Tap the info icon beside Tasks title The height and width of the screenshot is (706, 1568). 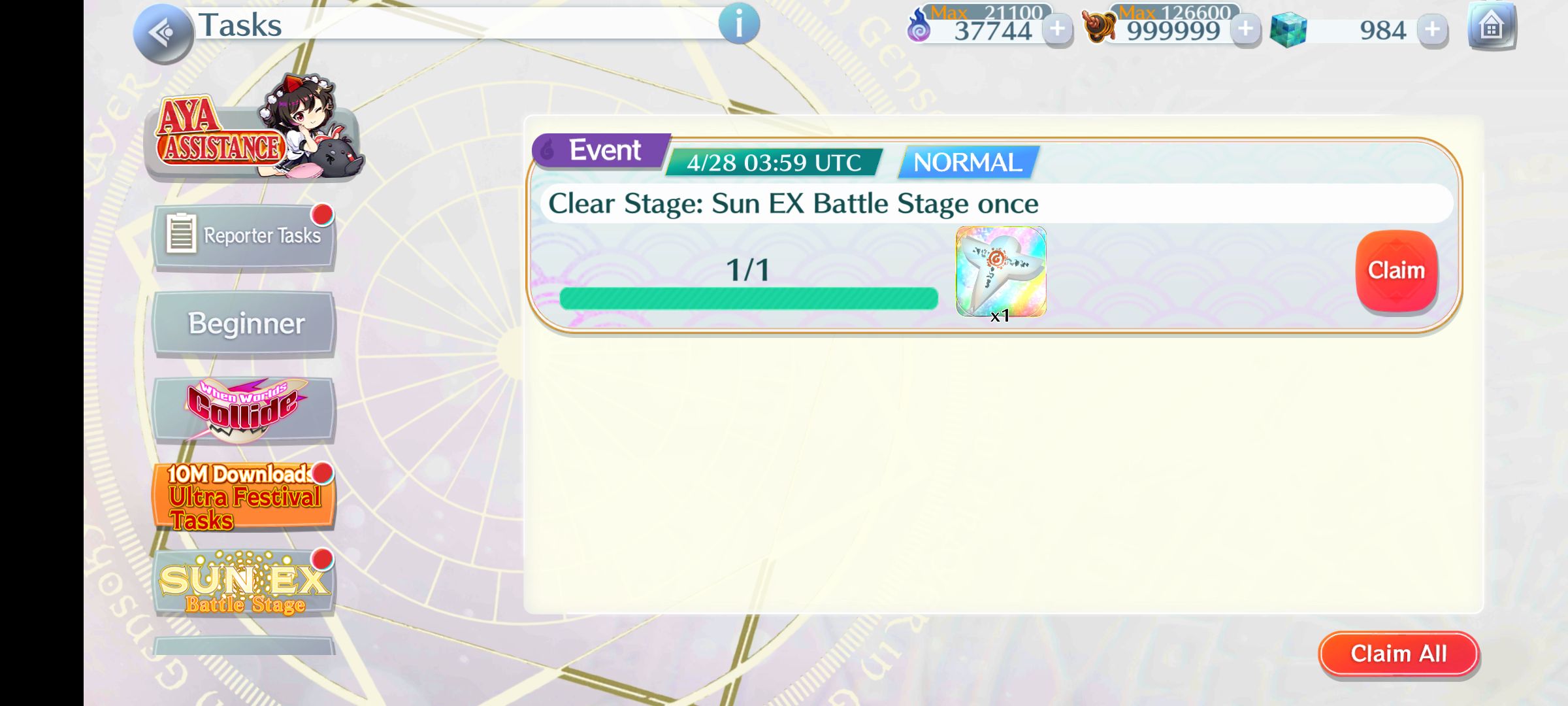pos(740,25)
